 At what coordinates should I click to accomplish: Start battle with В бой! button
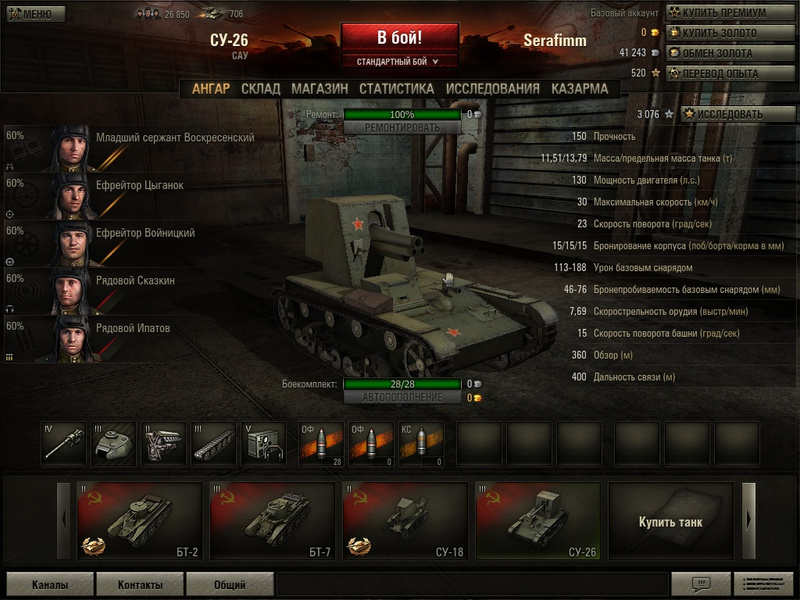click(399, 38)
